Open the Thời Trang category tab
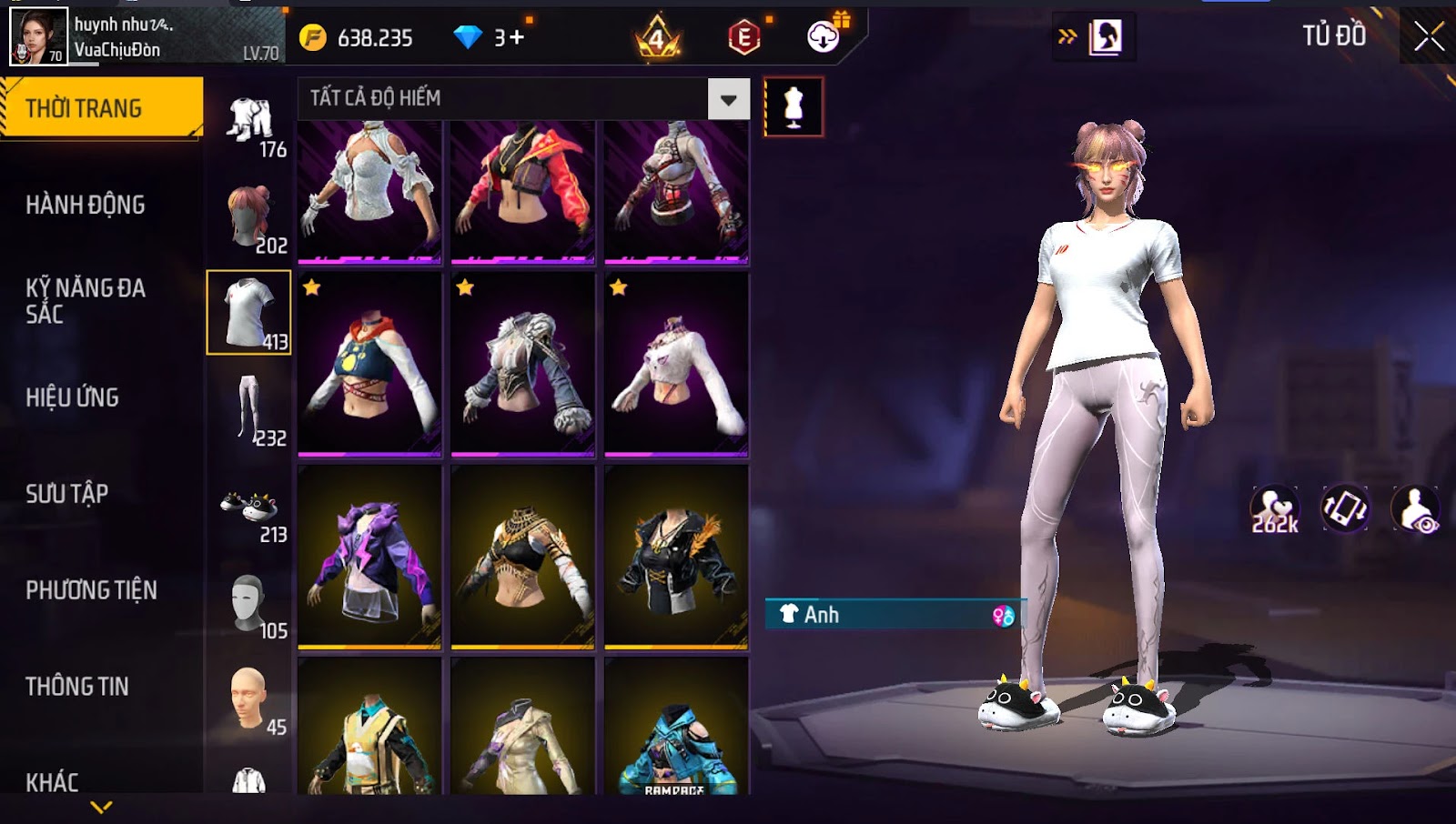The width and height of the screenshot is (1456, 824). tap(100, 108)
